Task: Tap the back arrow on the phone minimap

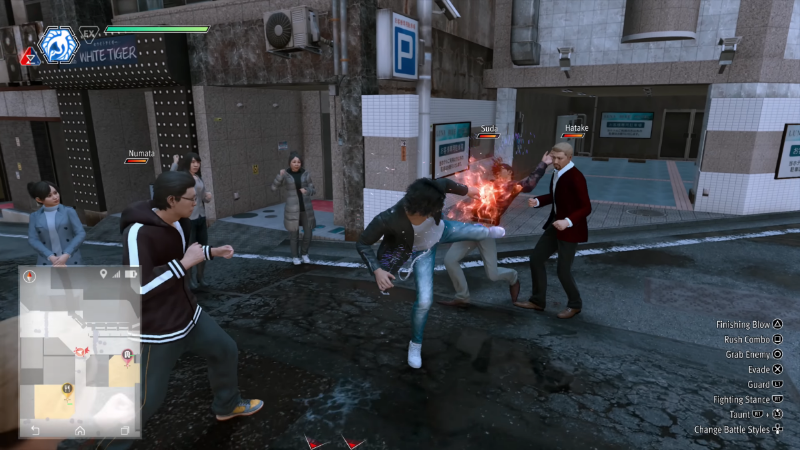Action: click(36, 429)
